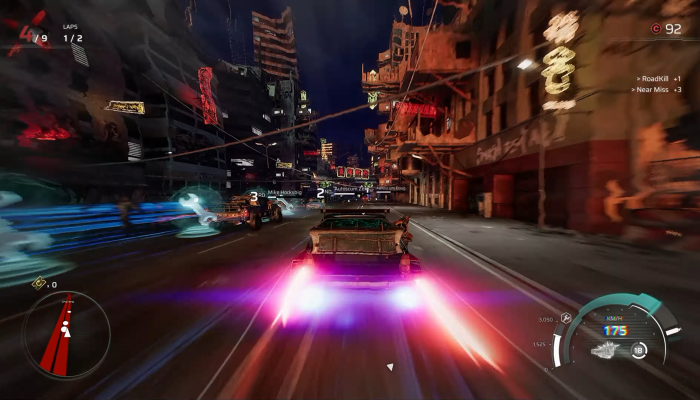Select the circular ammo counter showing 18
The height and width of the screenshot is (400, 700).
click(x=636, y=350)
